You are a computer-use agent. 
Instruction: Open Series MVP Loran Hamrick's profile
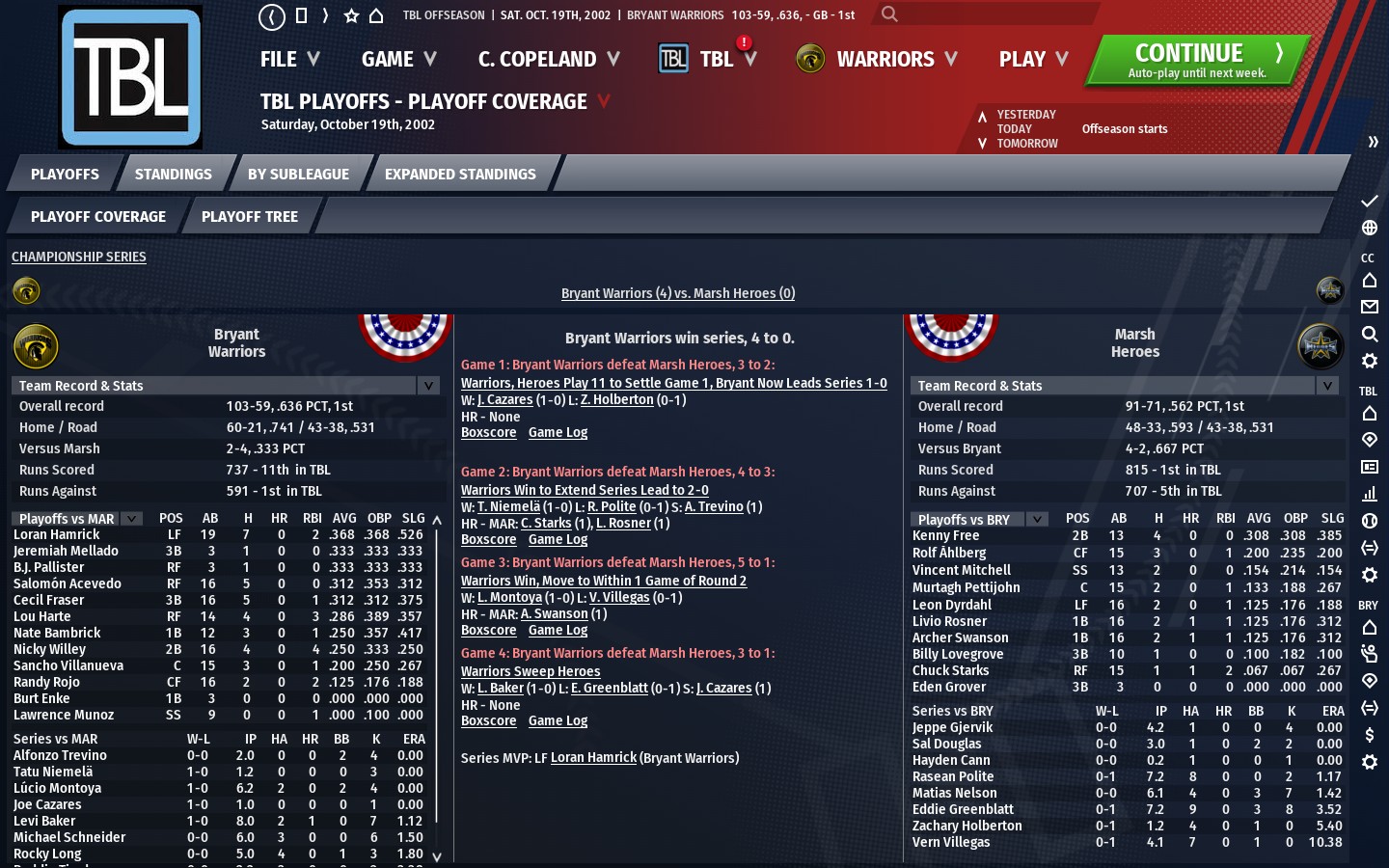tap(593, 758)
